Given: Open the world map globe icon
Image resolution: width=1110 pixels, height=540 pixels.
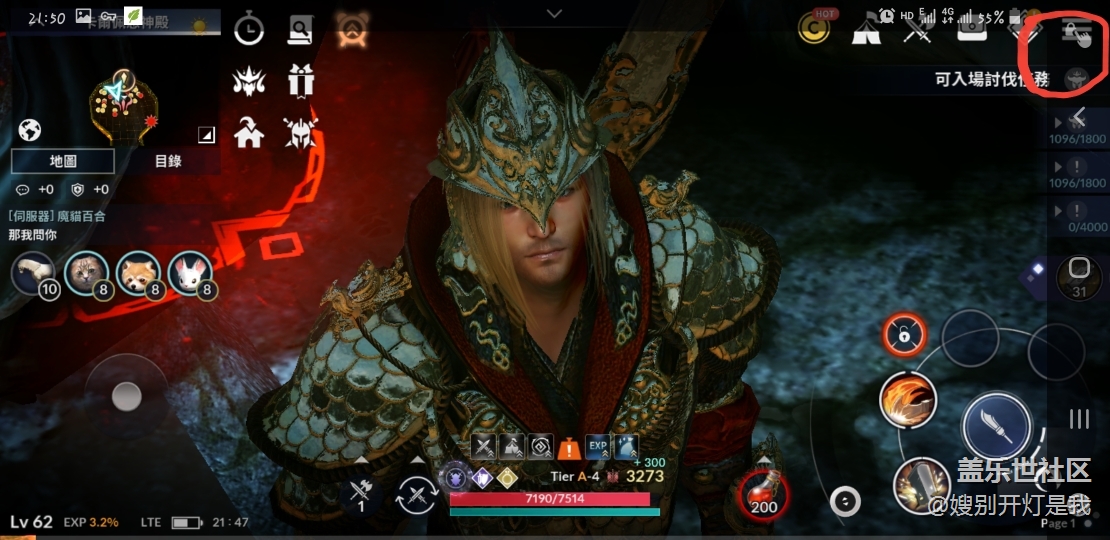Looking at the screenshot, I should click(x=29, y=130).
